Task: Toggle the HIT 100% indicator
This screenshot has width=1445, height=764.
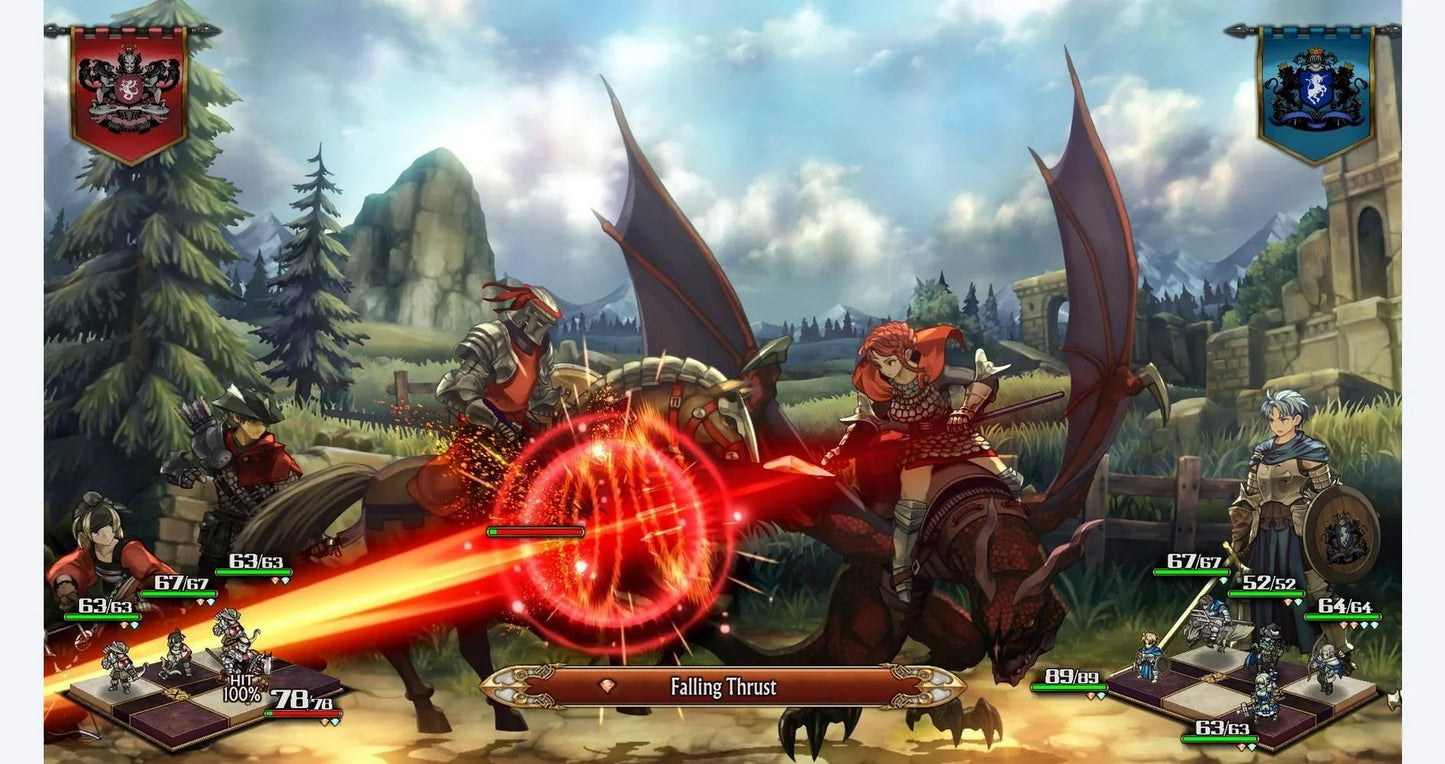Action: point(242,686)
